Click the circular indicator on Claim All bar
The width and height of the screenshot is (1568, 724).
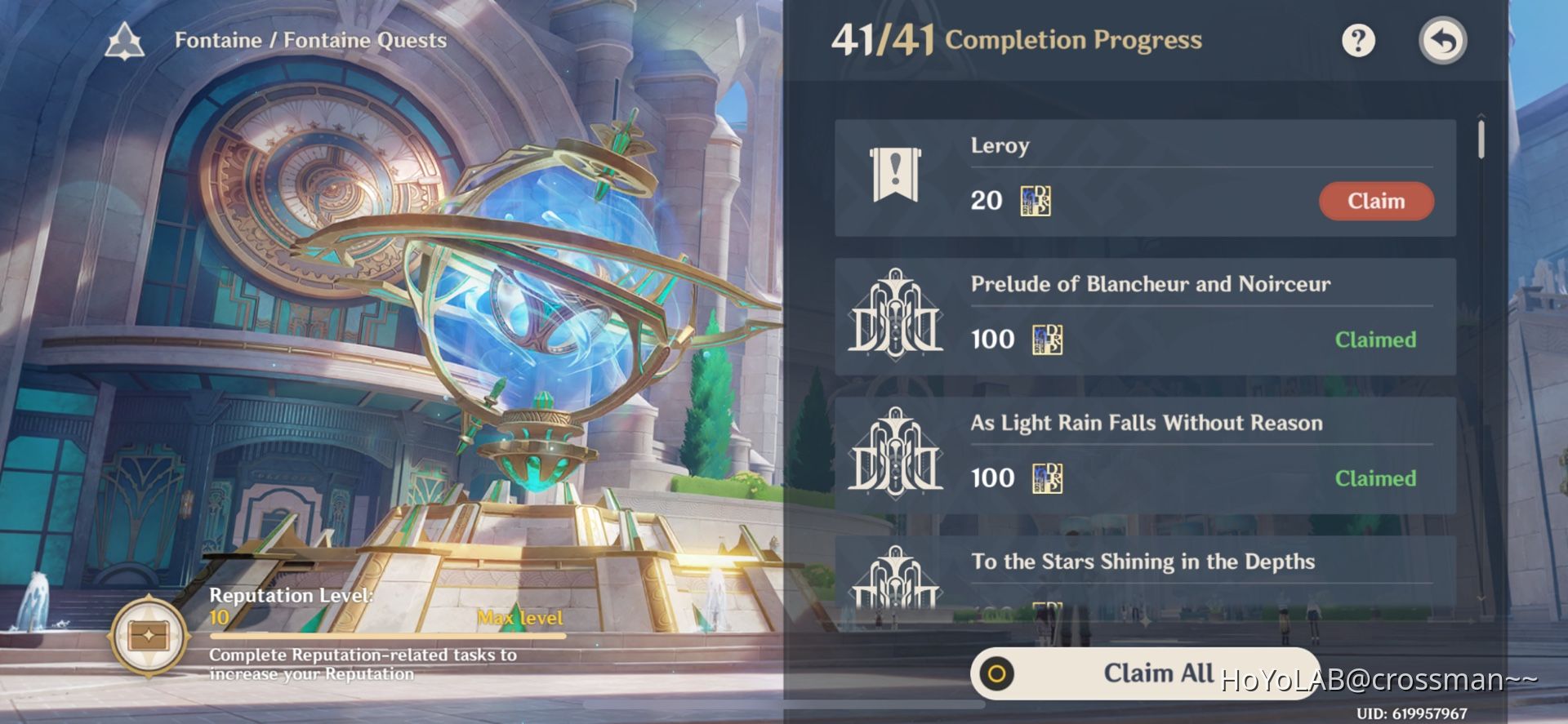998,673
